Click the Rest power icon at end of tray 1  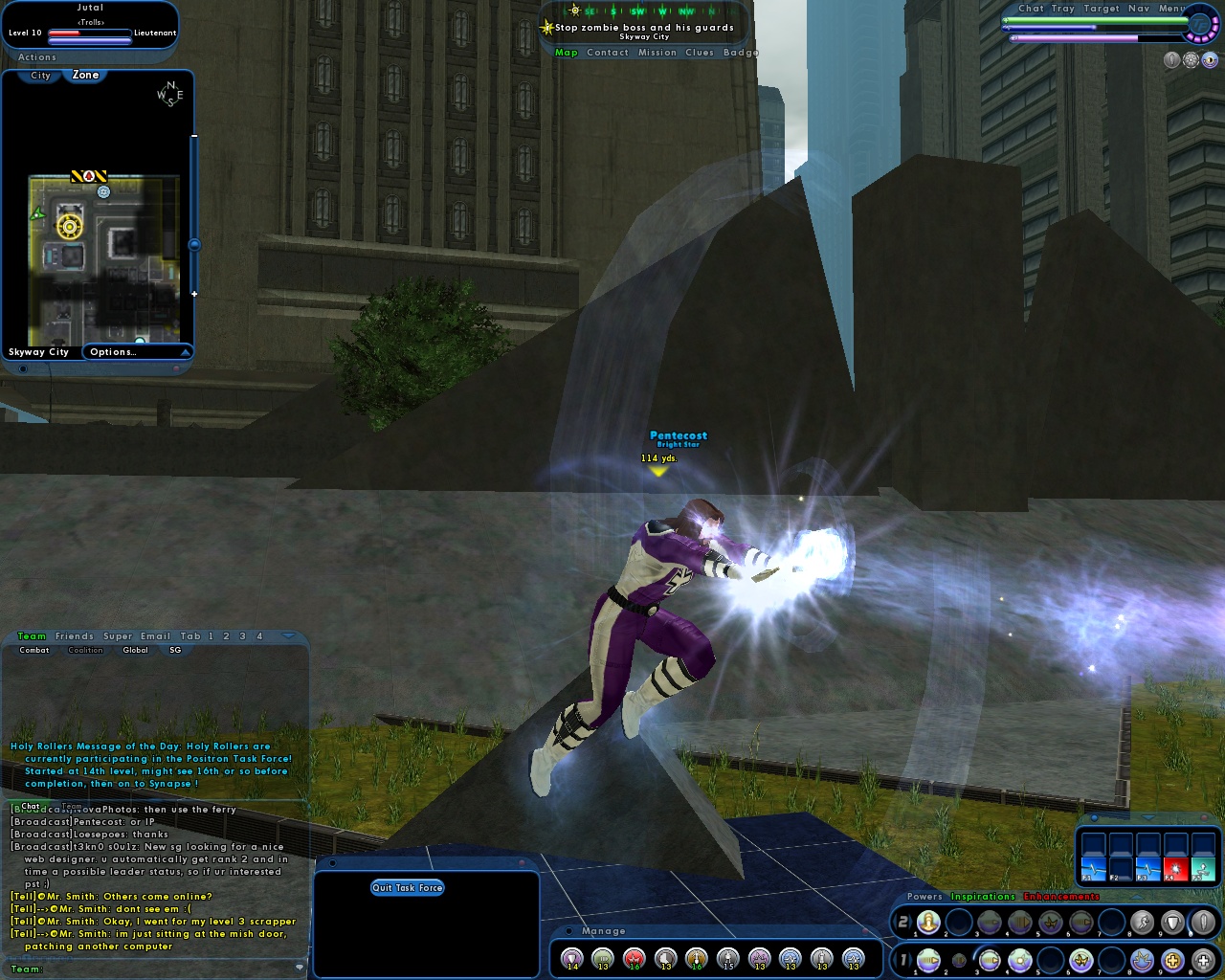click(x=1201, y=959)
